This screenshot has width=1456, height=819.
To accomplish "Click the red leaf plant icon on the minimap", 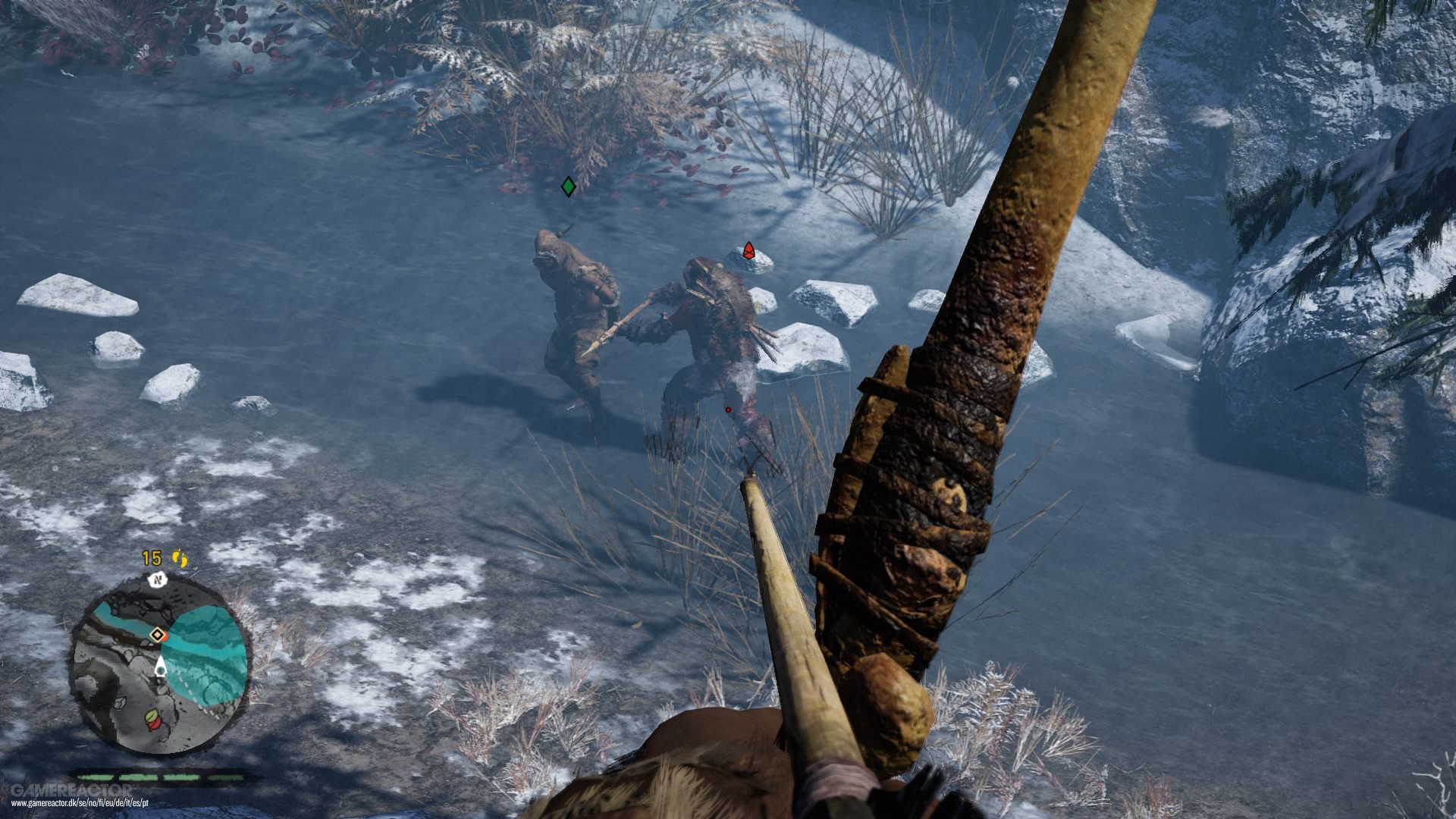I will click(156, 726).
